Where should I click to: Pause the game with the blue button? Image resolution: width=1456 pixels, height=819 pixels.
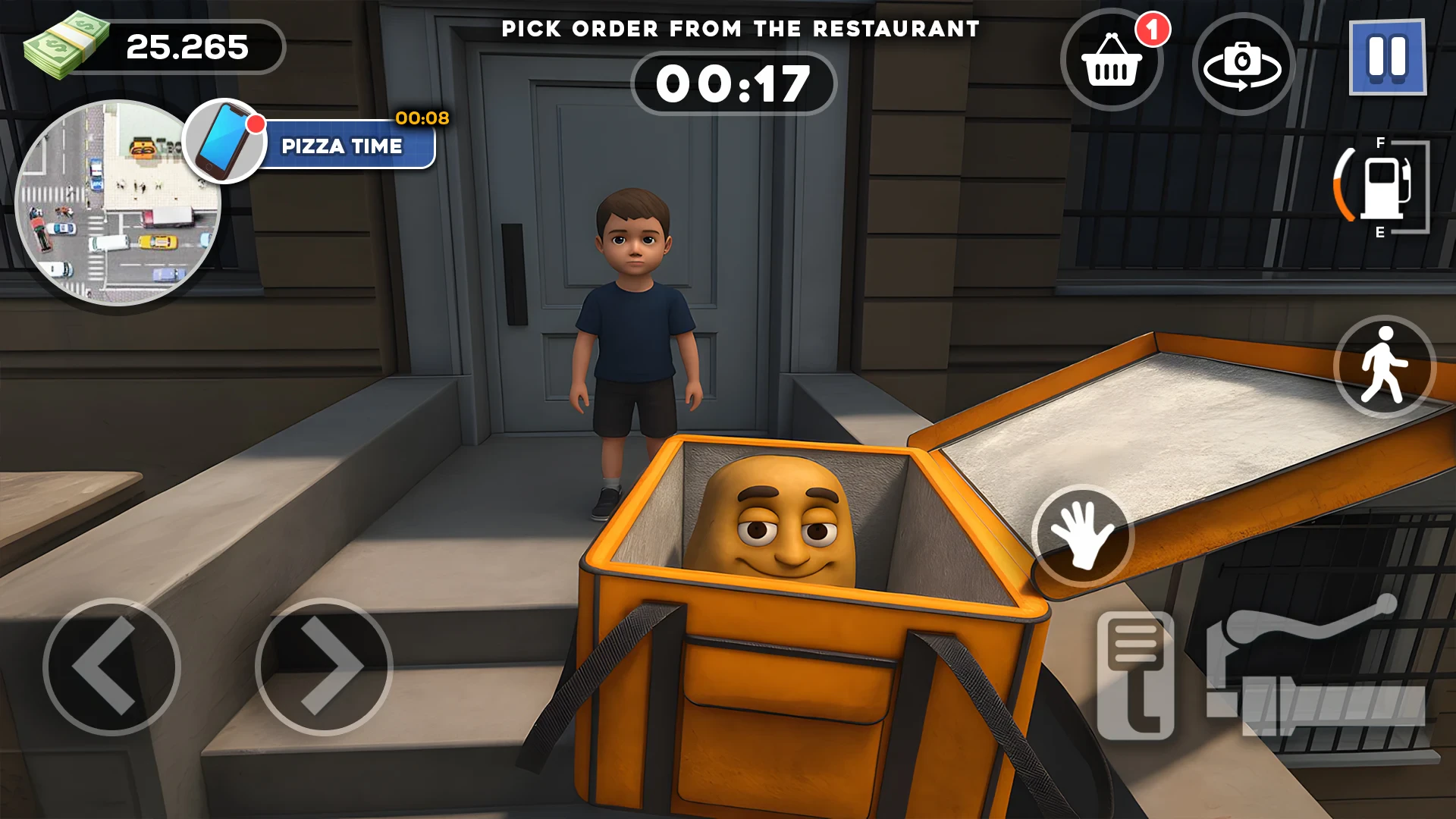1387,58
